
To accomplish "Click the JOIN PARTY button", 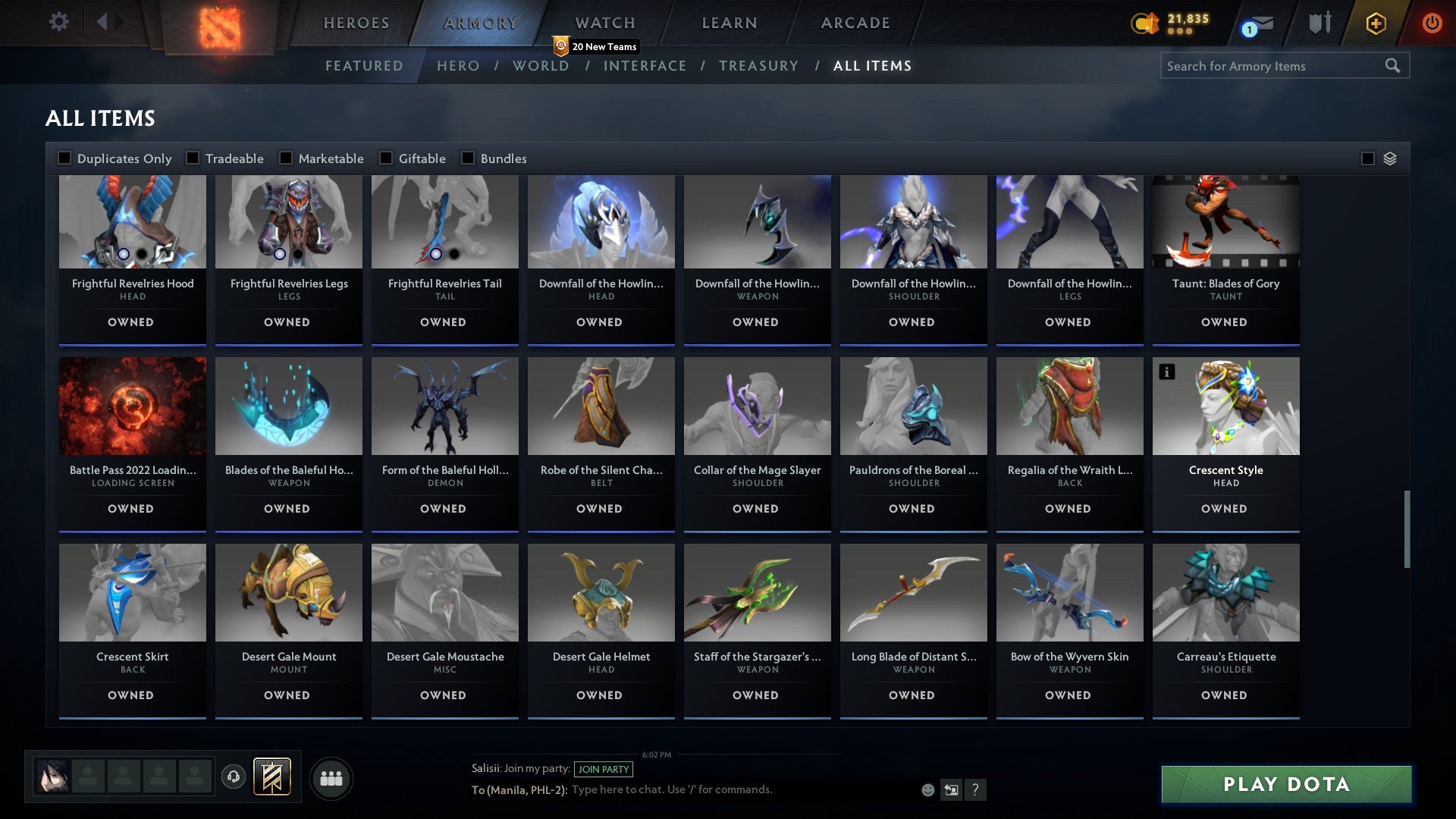I will pyautogui.click(x=604, y=769).
